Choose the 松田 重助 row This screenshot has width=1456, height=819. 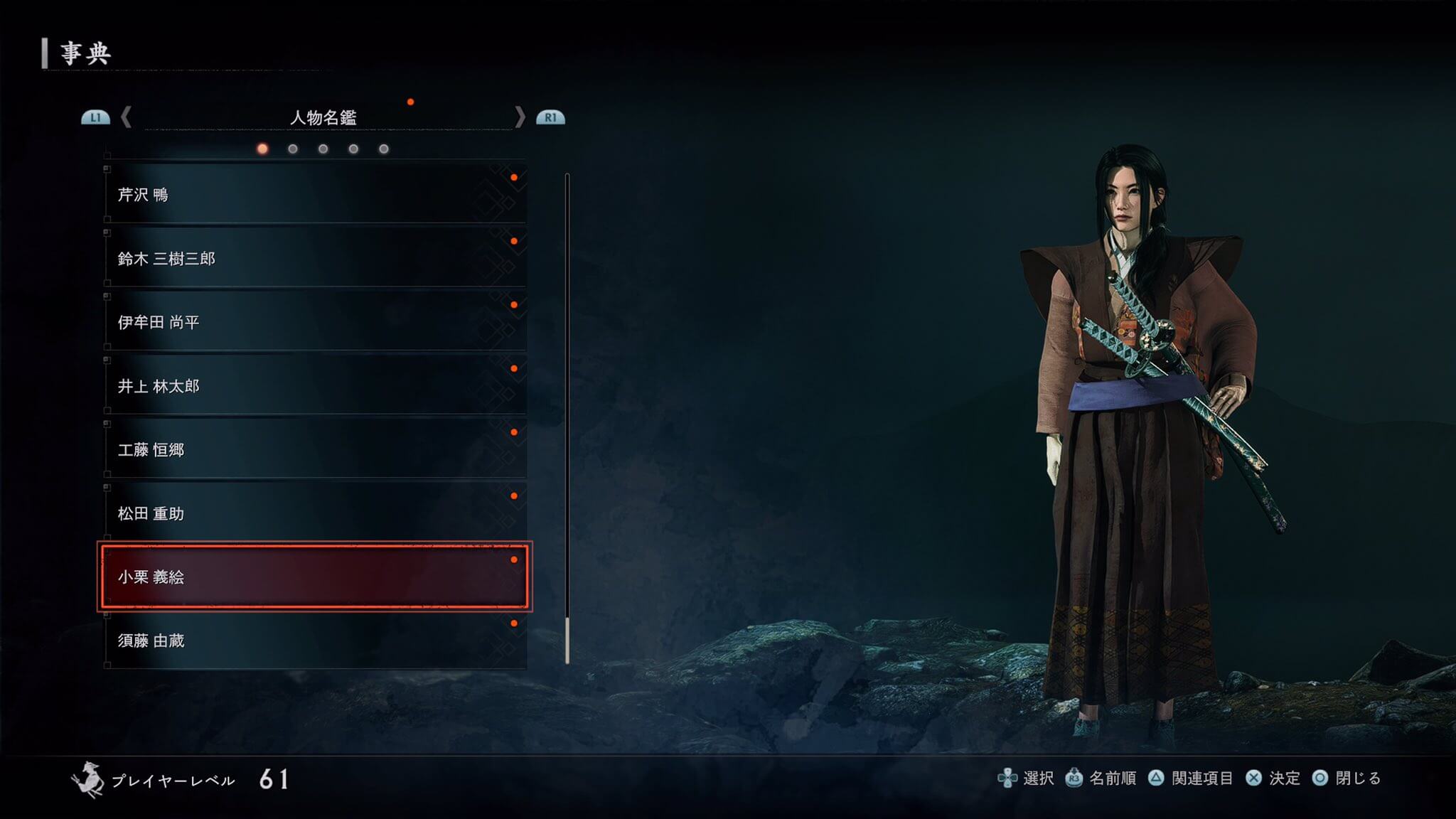tap(315, 513)
